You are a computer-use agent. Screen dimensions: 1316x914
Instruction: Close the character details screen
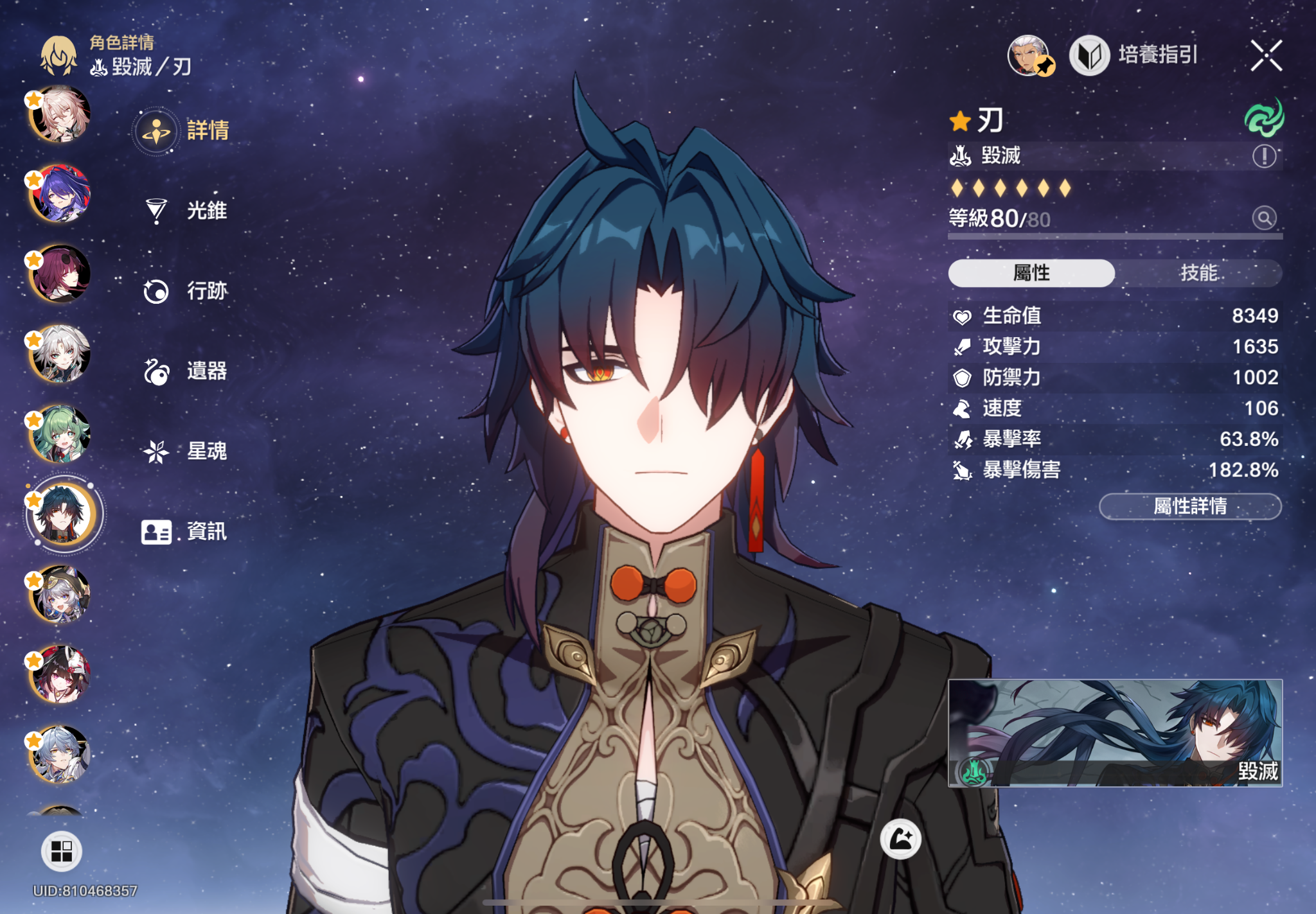(x=1266, y=55)
